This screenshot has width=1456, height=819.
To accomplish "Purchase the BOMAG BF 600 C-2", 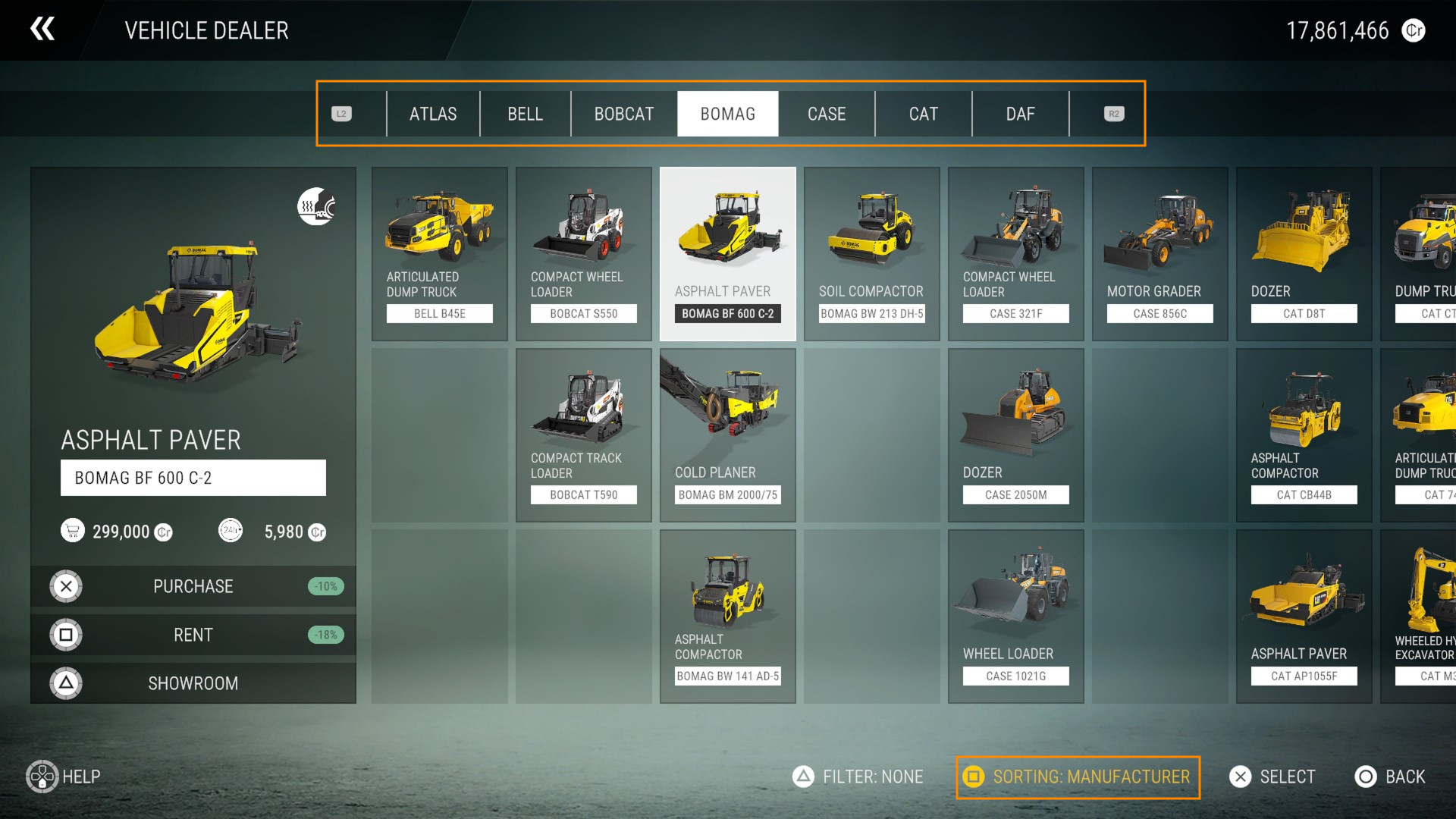I will pyautogui.click(x=193, y=586).
